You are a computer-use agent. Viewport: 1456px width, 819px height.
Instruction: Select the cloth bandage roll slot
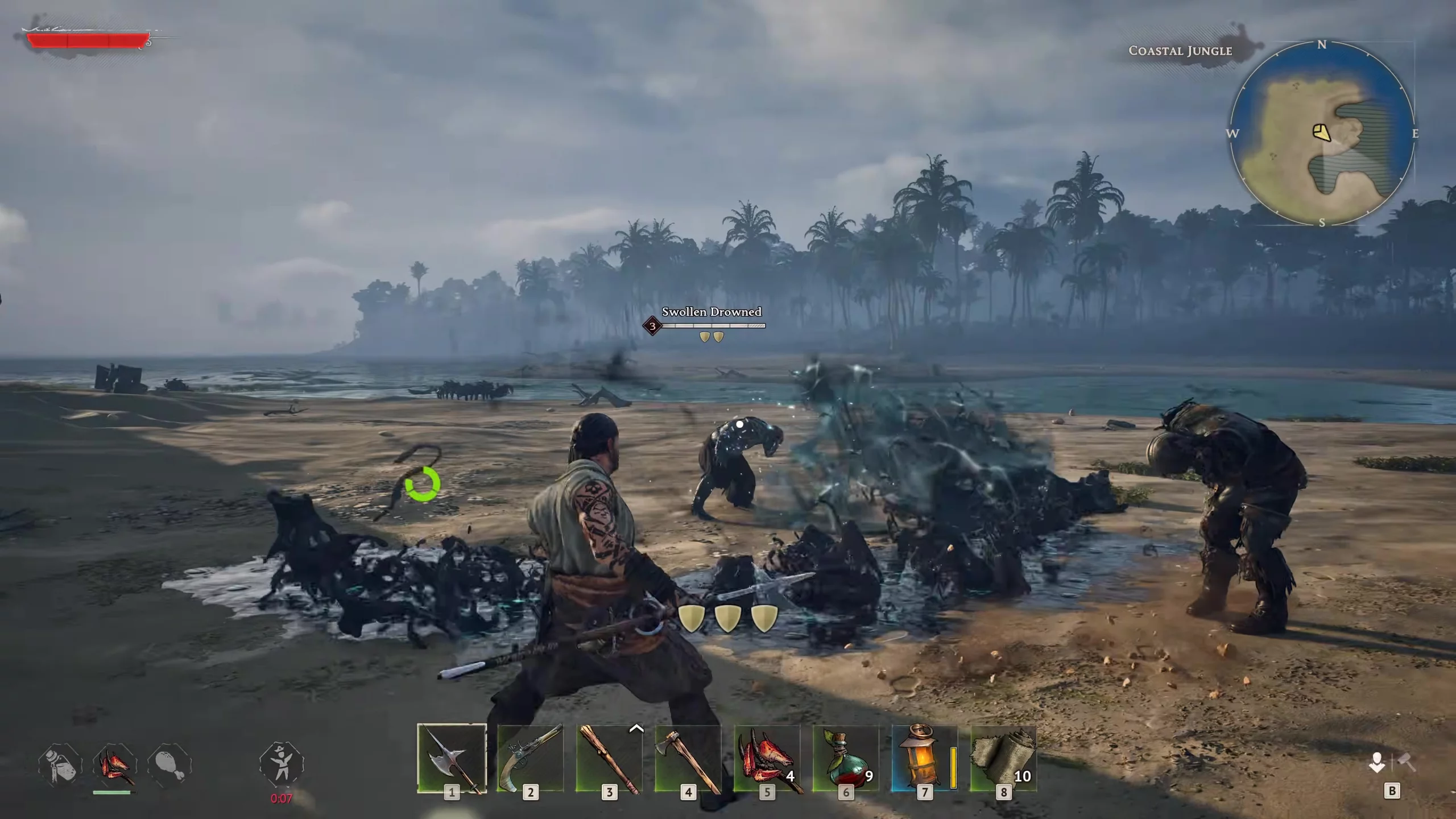pyautogui.click(x=1003, y=758)
